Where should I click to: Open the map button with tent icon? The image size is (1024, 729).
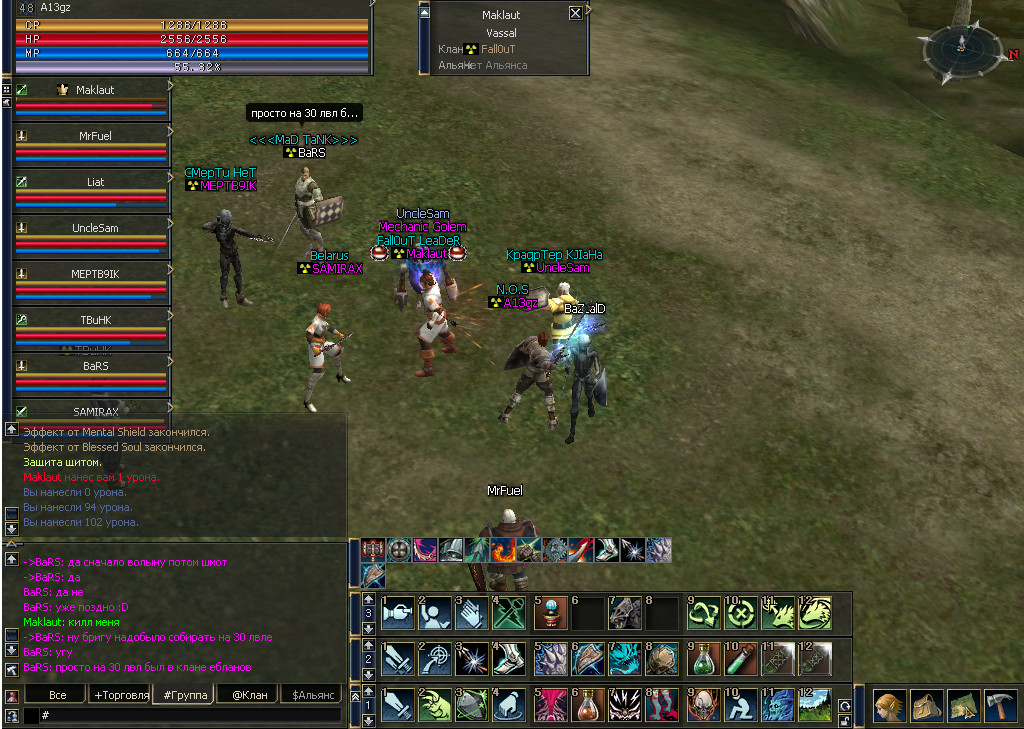[962, 706]
